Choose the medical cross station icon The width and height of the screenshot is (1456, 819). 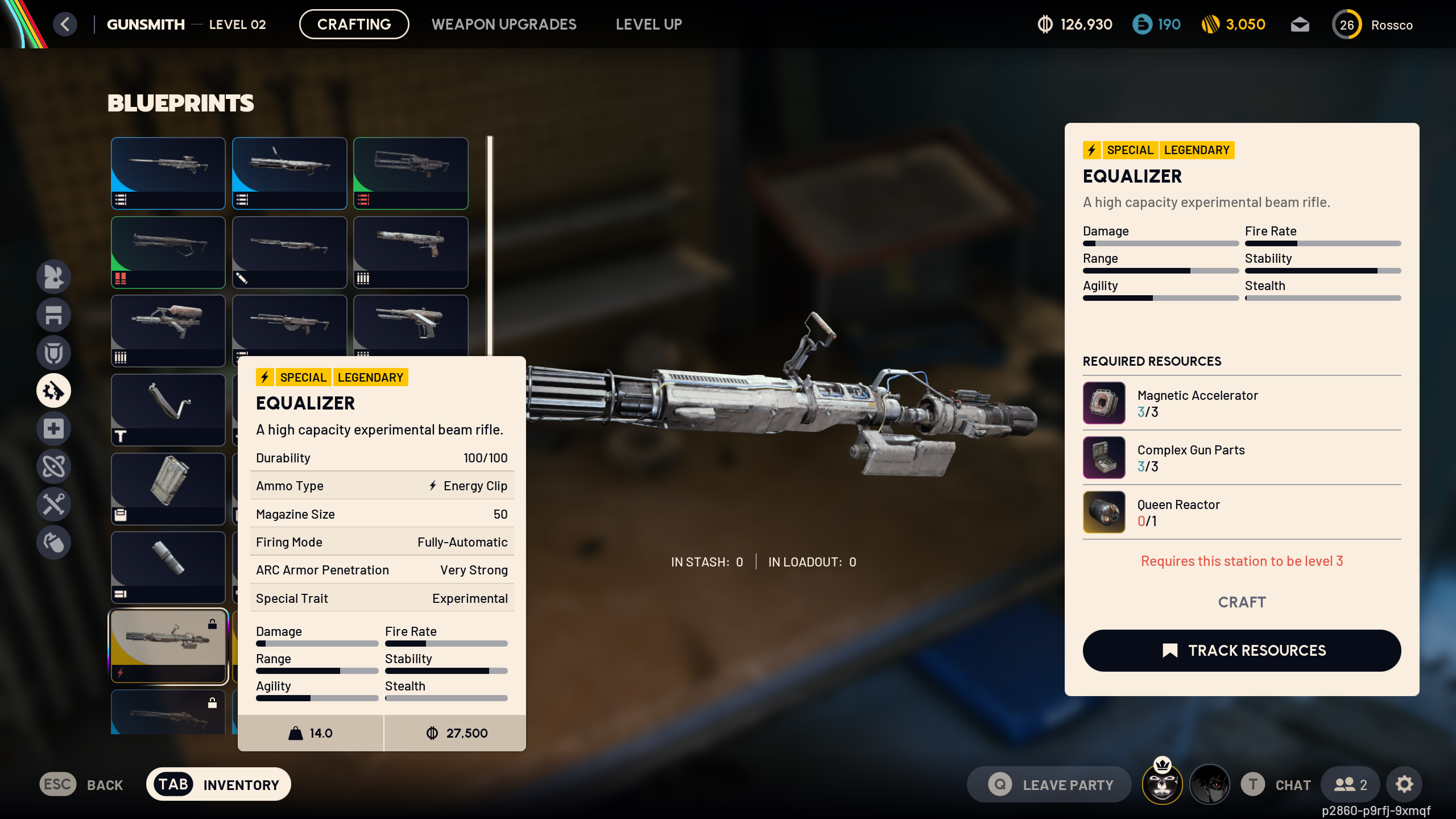pyautogui.click(x=54, y=428)
